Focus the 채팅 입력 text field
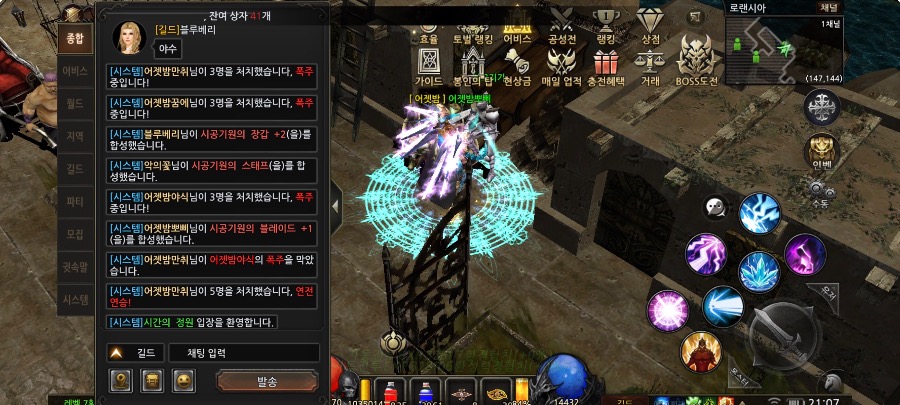The height and width of the screenshot is (405, 900). coord(239,353)
